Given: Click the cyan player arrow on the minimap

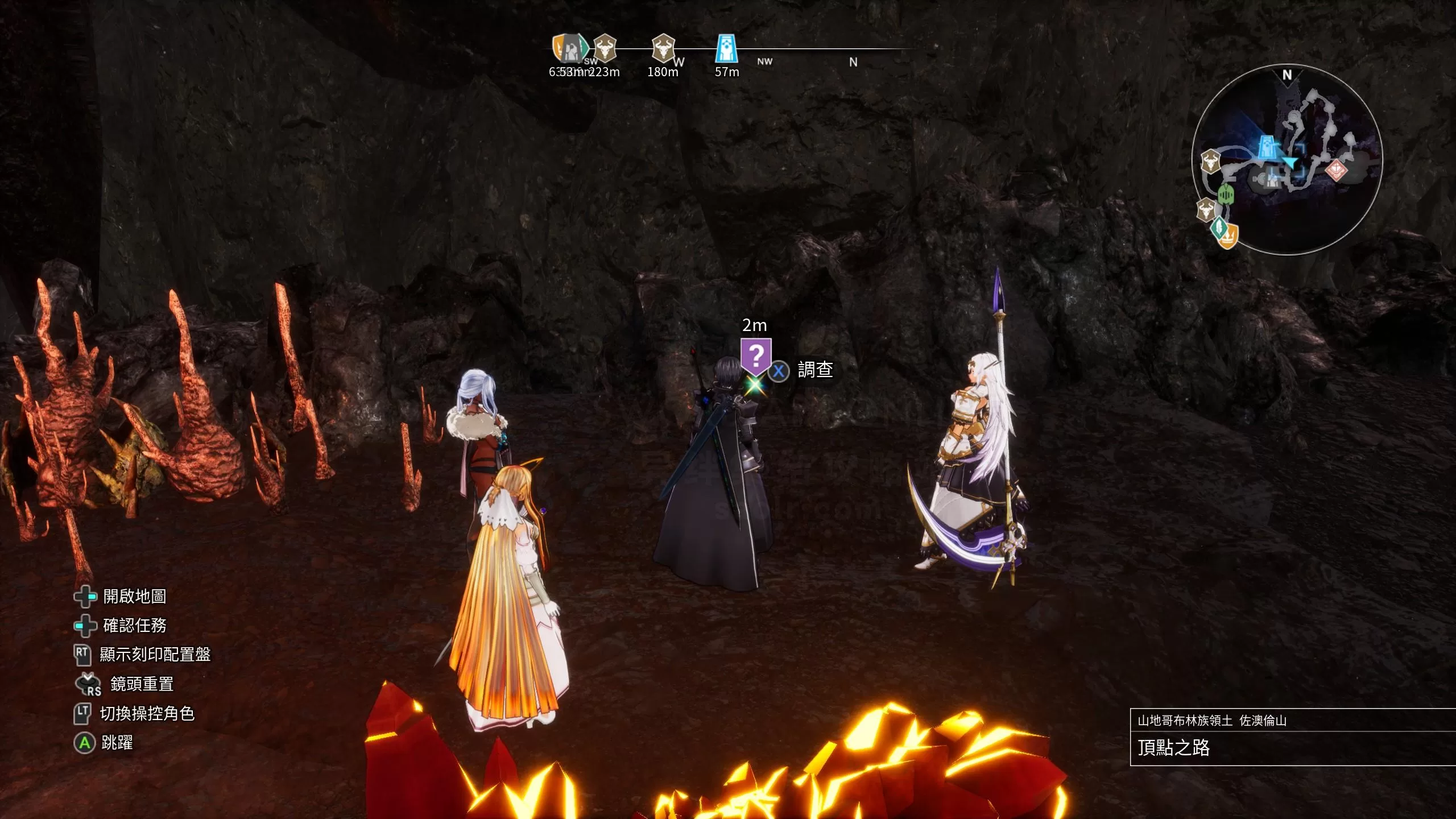Looking at the screenshot, I should click(1291, 164).
